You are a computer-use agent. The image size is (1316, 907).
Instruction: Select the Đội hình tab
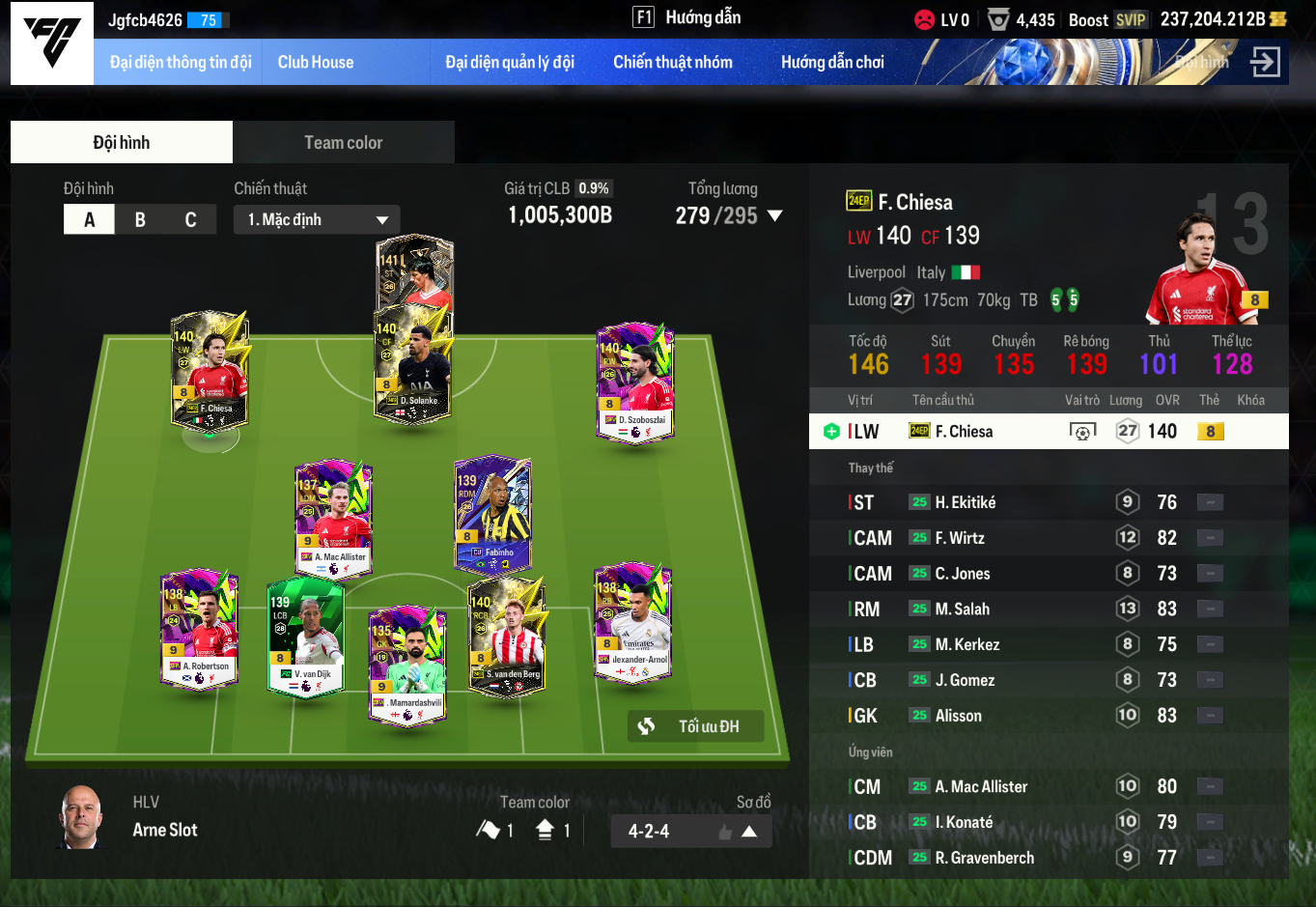122,142
